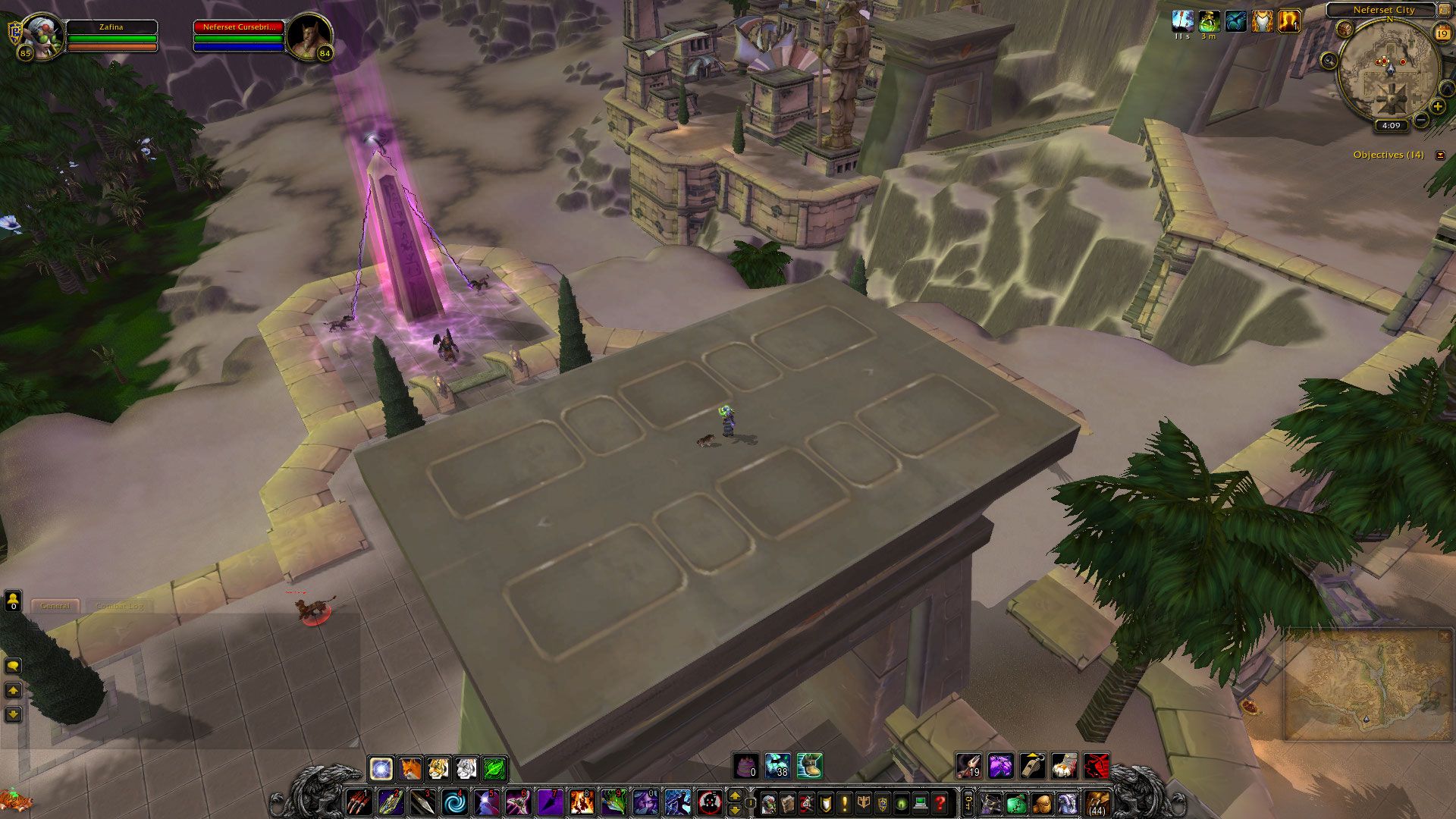Trigger the fiery ability in slot 8
This screenshot has width=1456, height=819.
click(x=582, y=802)
